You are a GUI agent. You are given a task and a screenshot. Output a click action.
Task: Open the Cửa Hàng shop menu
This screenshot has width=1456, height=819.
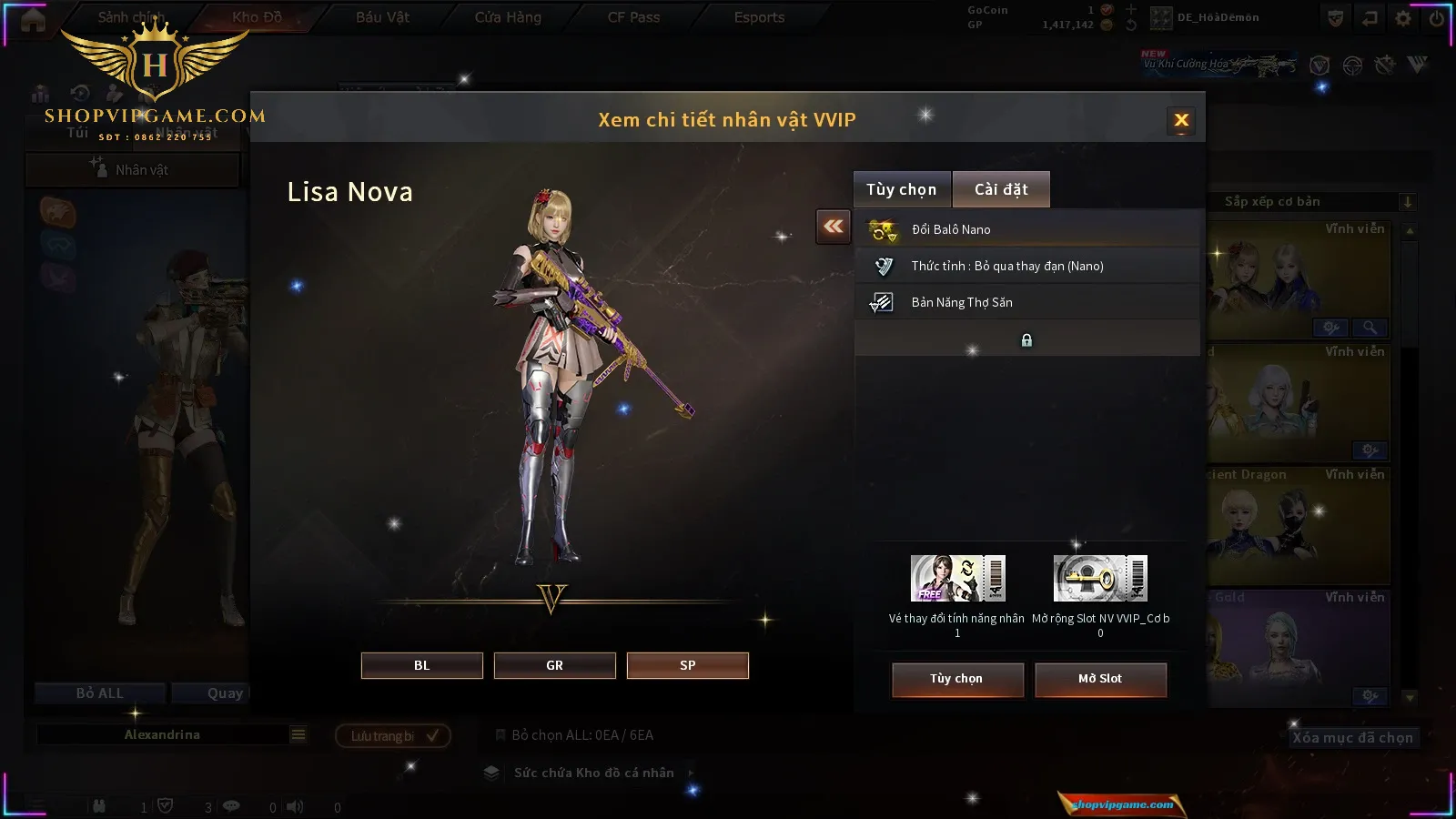(508, 17)
